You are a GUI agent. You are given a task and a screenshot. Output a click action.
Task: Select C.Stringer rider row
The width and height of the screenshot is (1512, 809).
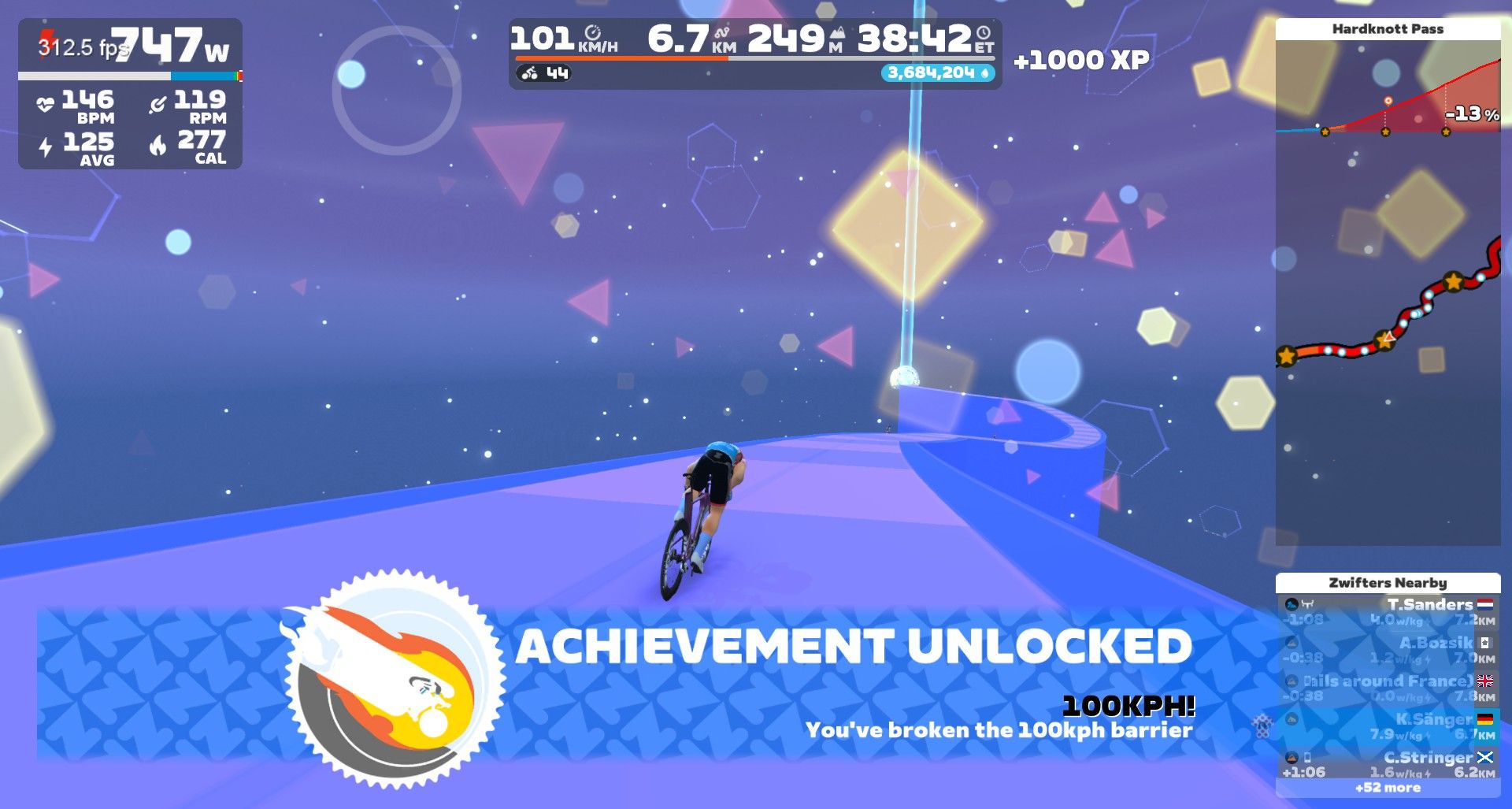(x=1388, y=764)
